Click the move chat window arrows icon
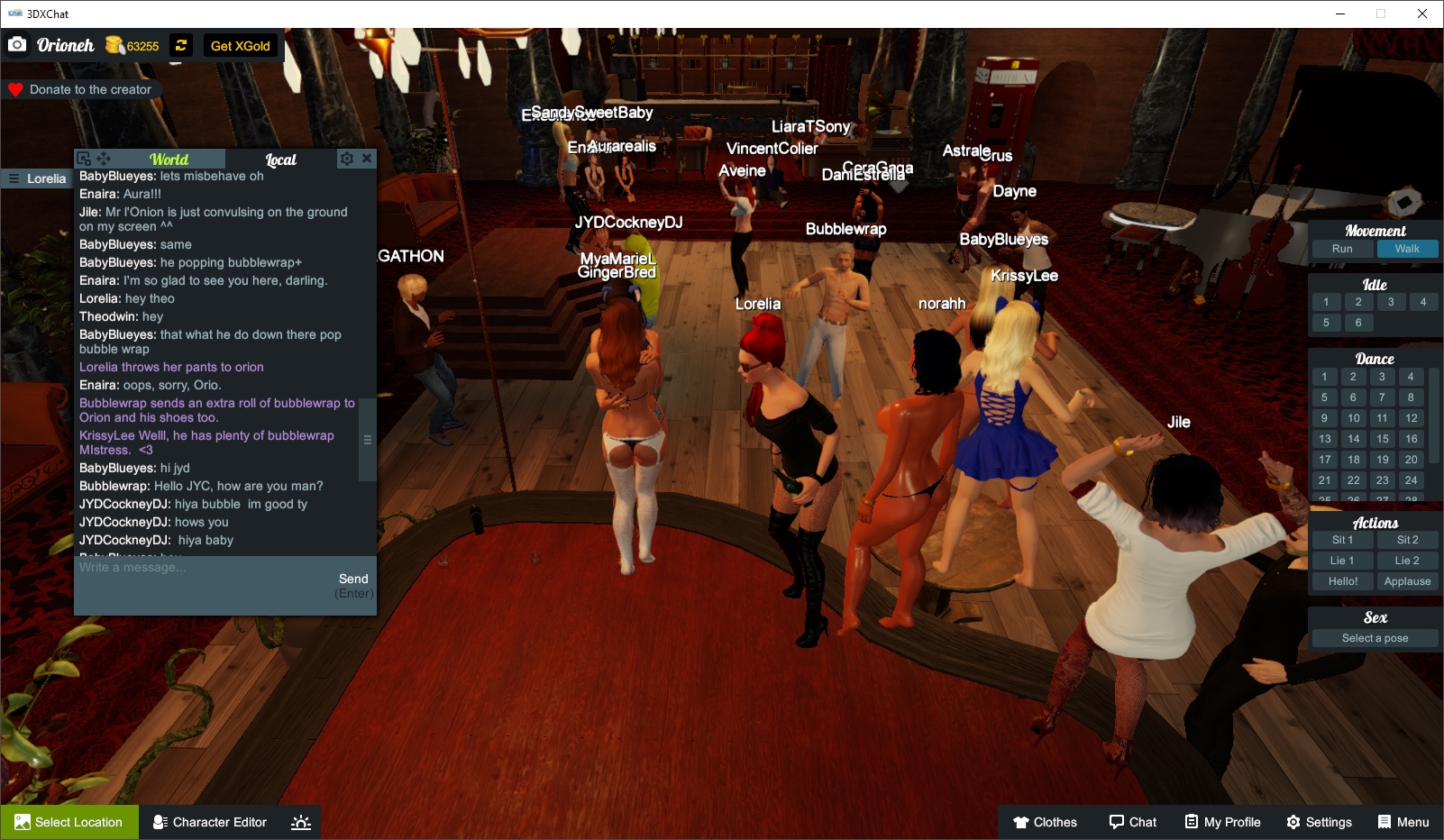 click(x=105, y=157)
